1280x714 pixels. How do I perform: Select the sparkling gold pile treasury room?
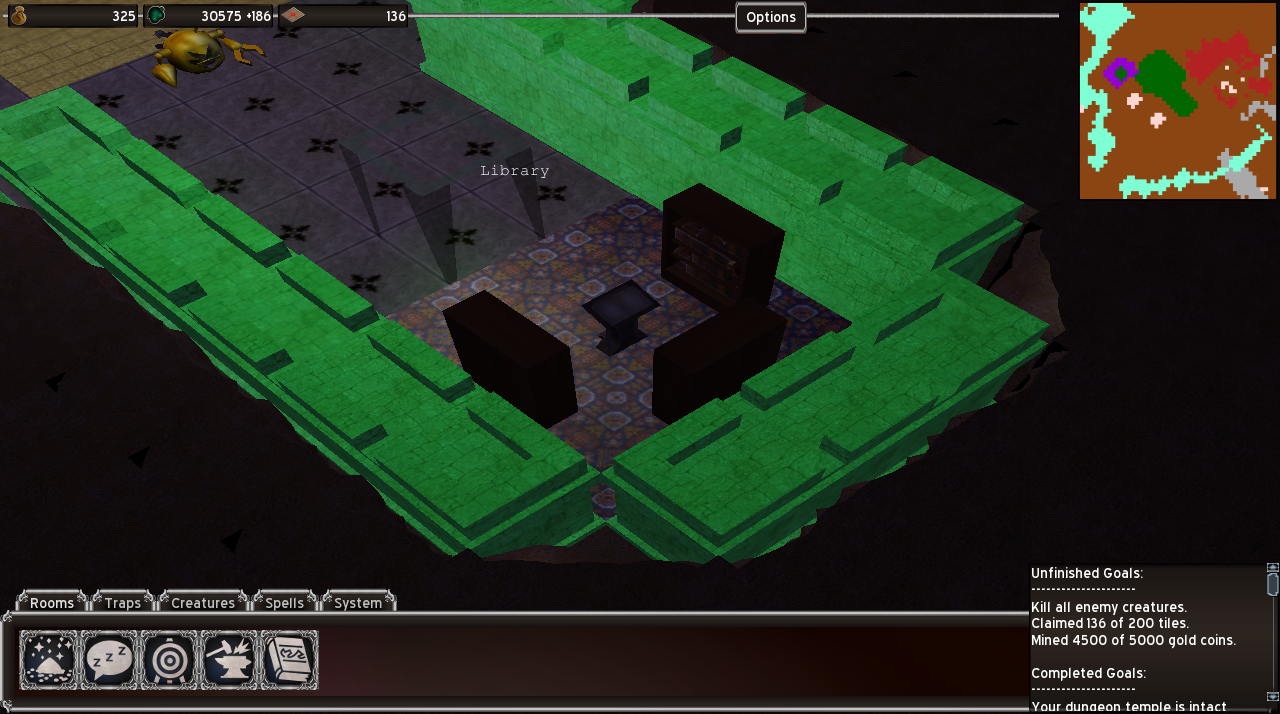(48, 660)
